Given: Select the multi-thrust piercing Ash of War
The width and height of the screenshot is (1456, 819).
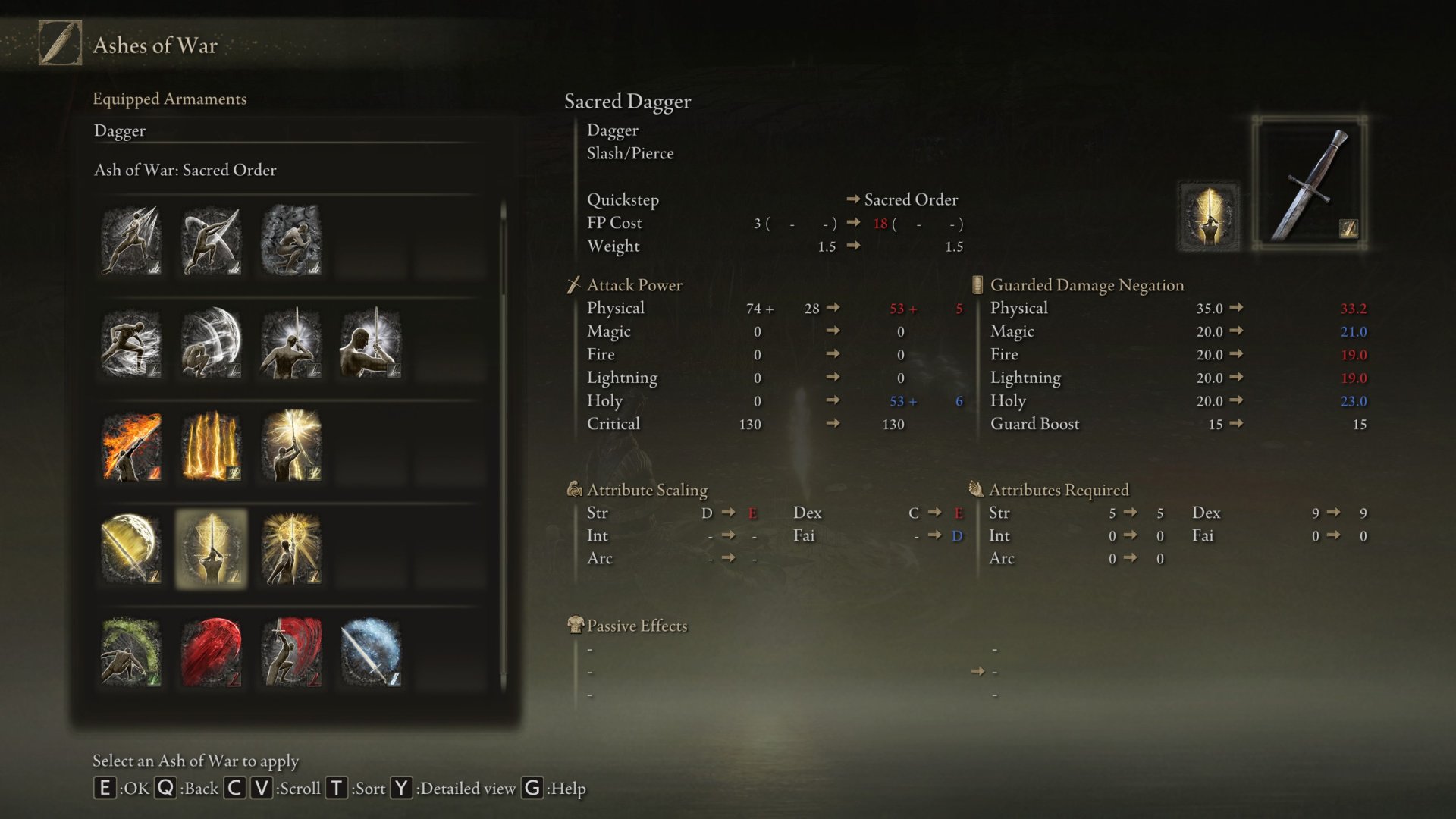Looking at the screenshot, I should pyautogui.click(x=131, y=240).
